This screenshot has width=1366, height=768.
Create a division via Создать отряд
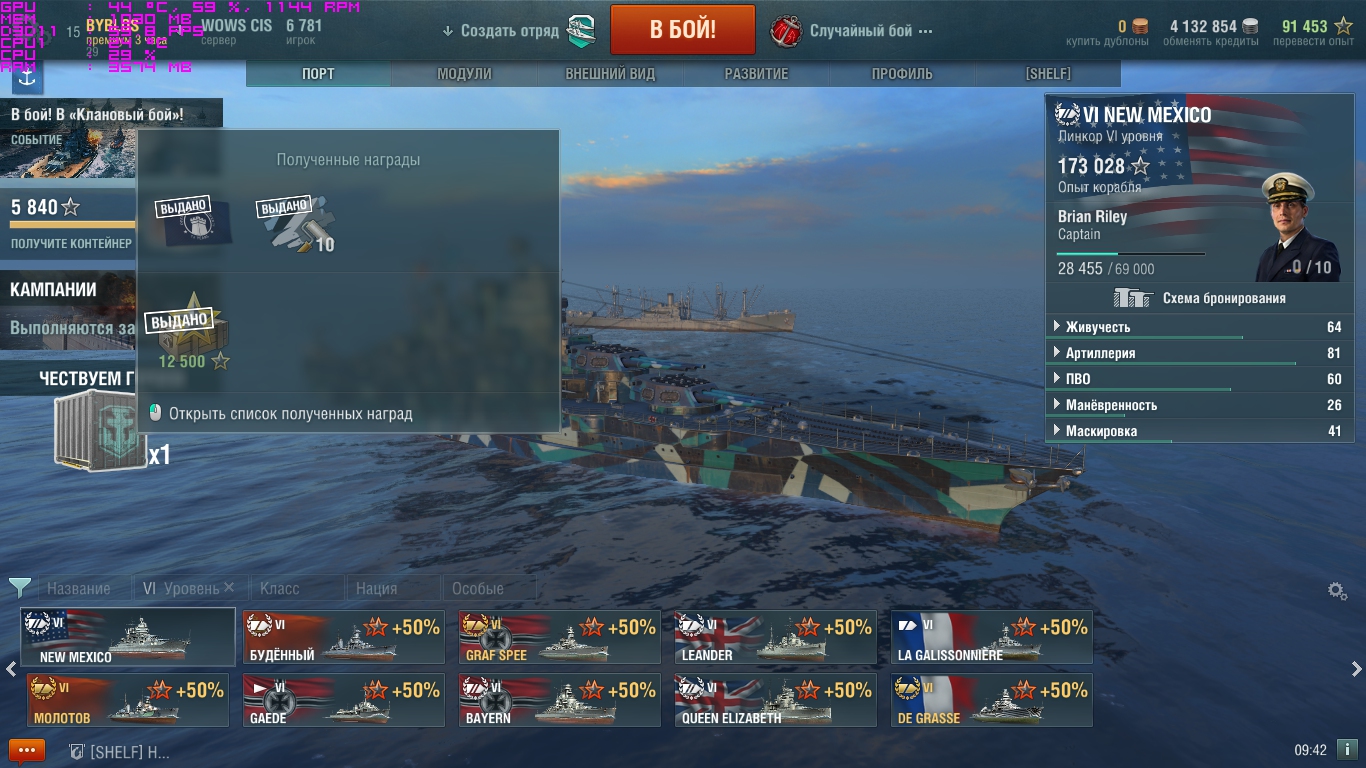click(510, 31)
